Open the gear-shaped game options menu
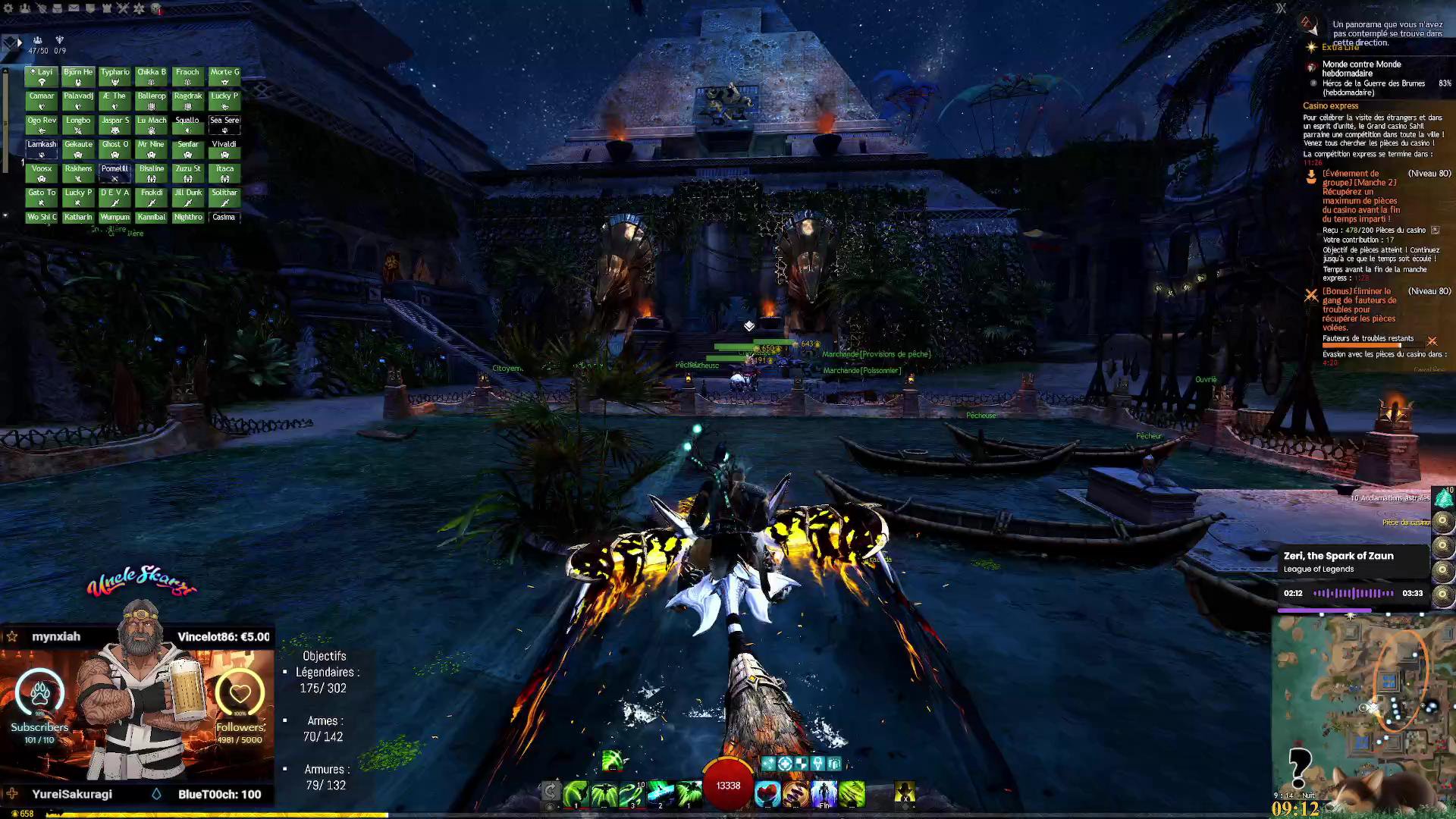 coord(8,8)
